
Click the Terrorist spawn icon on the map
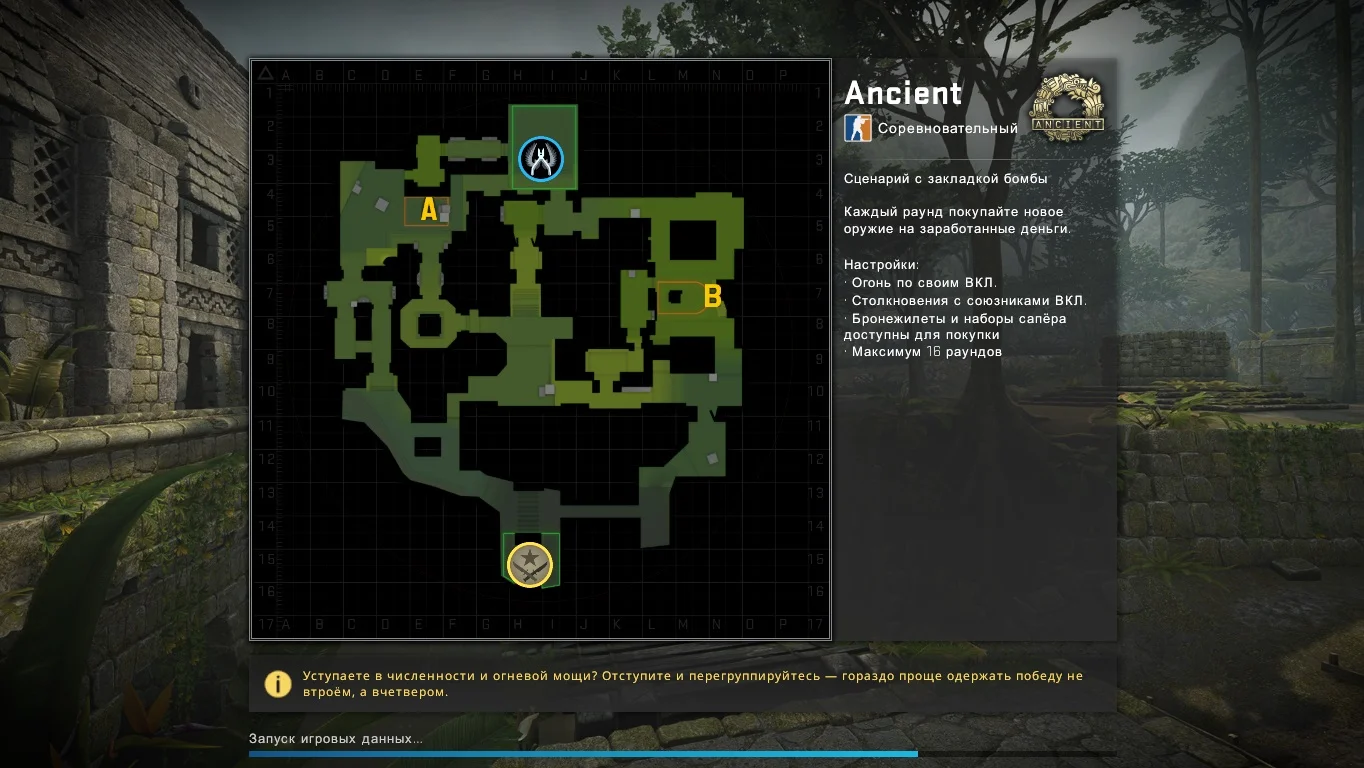[x=530, y=564]
